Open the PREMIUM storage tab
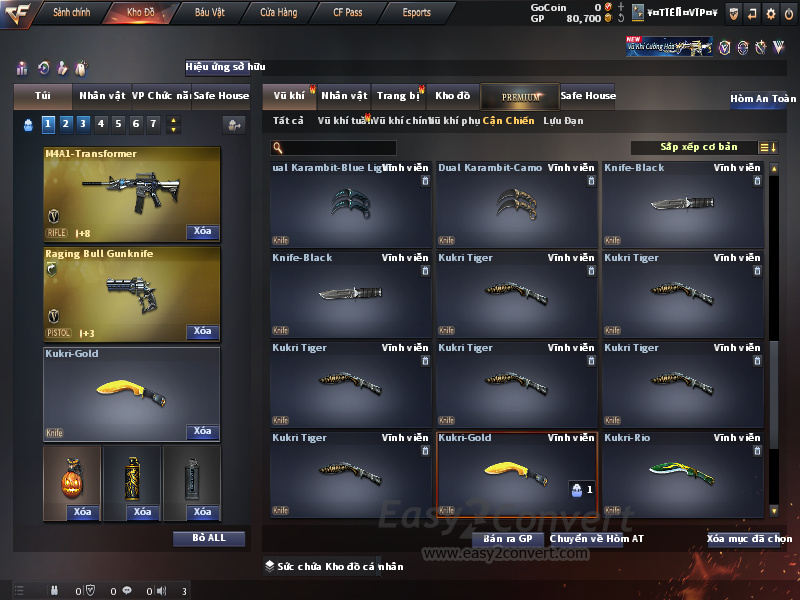Viewport: 800px width, 600px height. pyautogui.click(x=521, y=96)
